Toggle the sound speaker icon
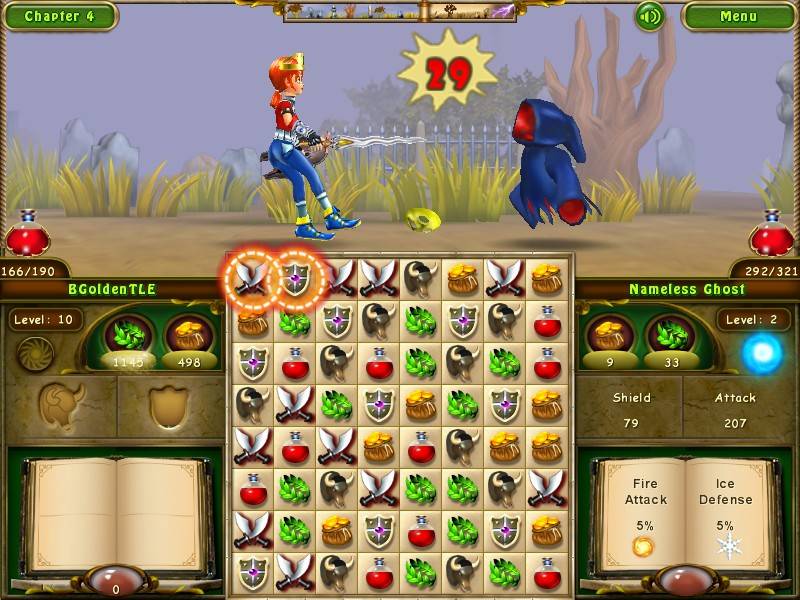 pyautogui.click(x=650, y=16)
